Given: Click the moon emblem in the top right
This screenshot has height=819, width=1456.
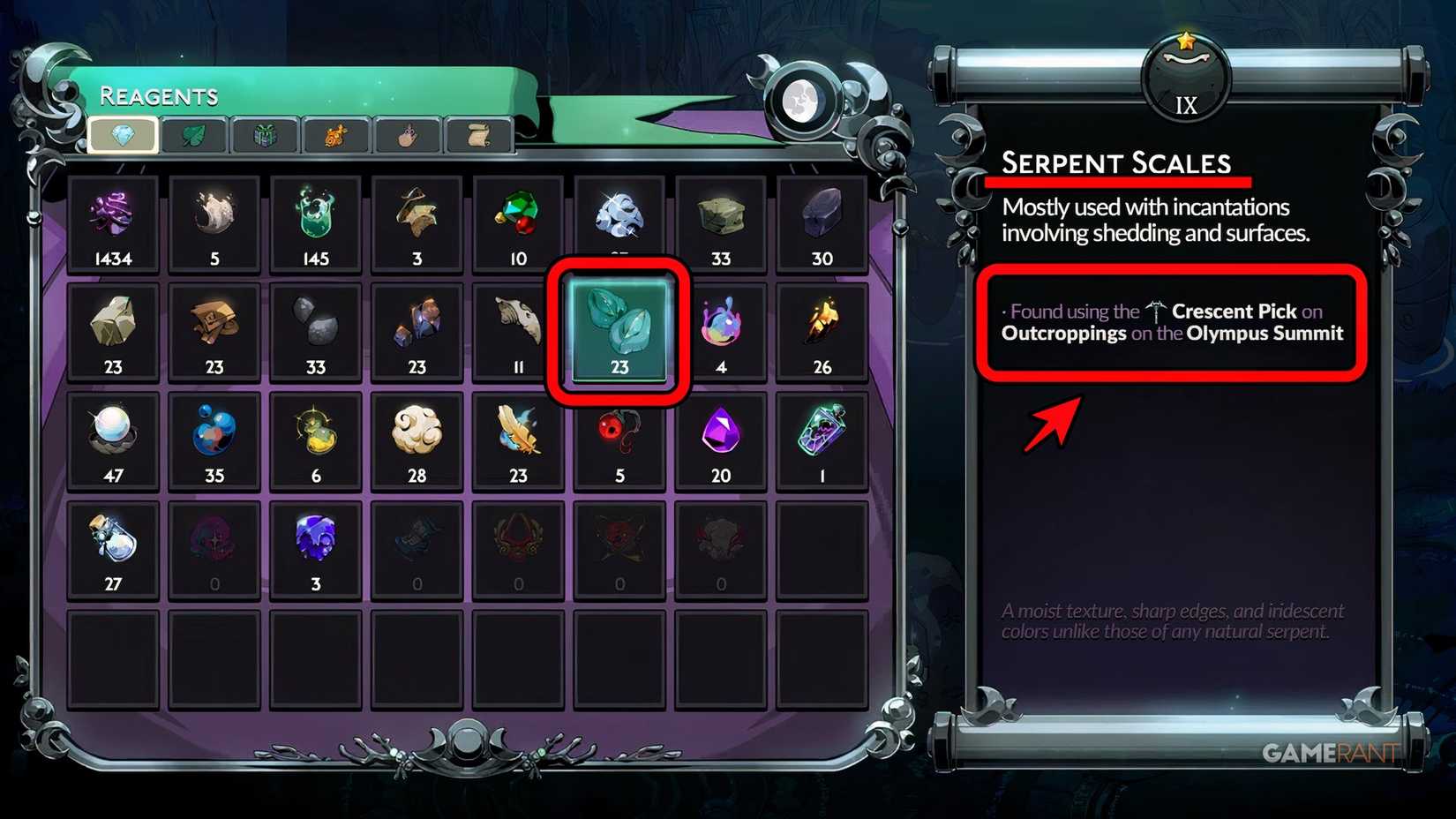Looking at the screenshot, I should point(801,100).
